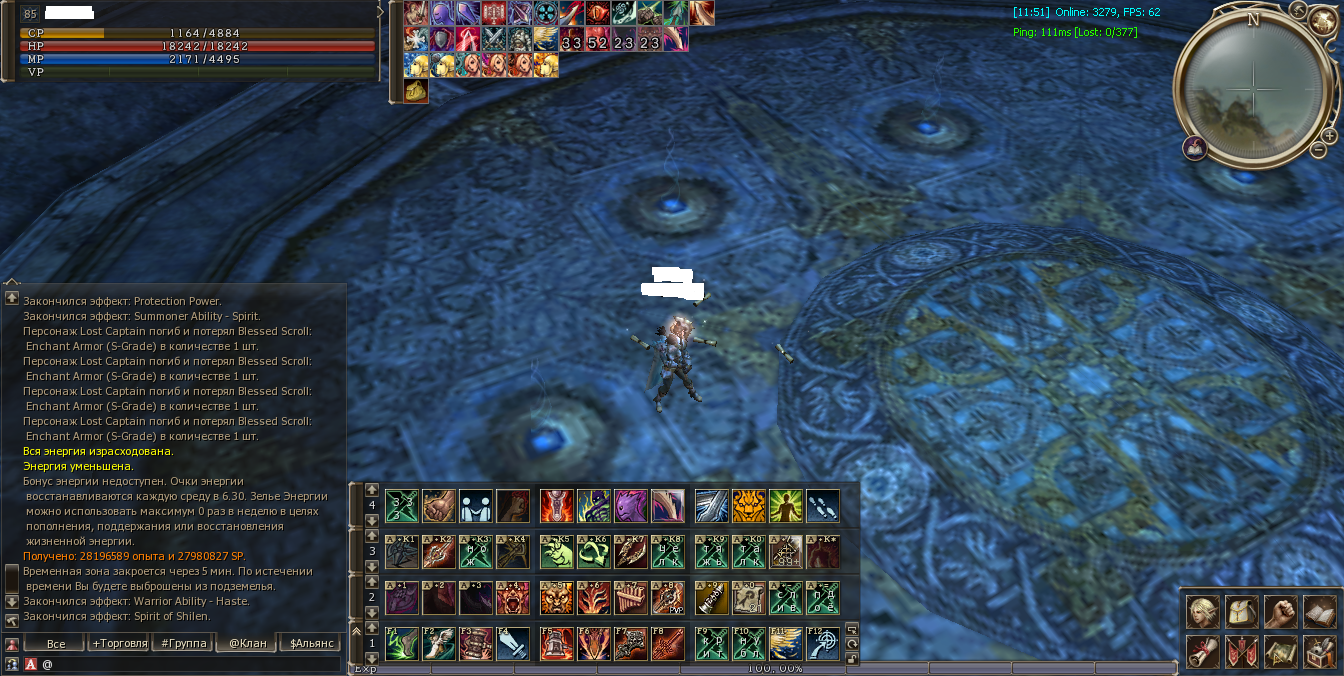This screenshot has height=676, width=1344.
Task: Open the skills book menu icon
Action: coord(1319,612)
